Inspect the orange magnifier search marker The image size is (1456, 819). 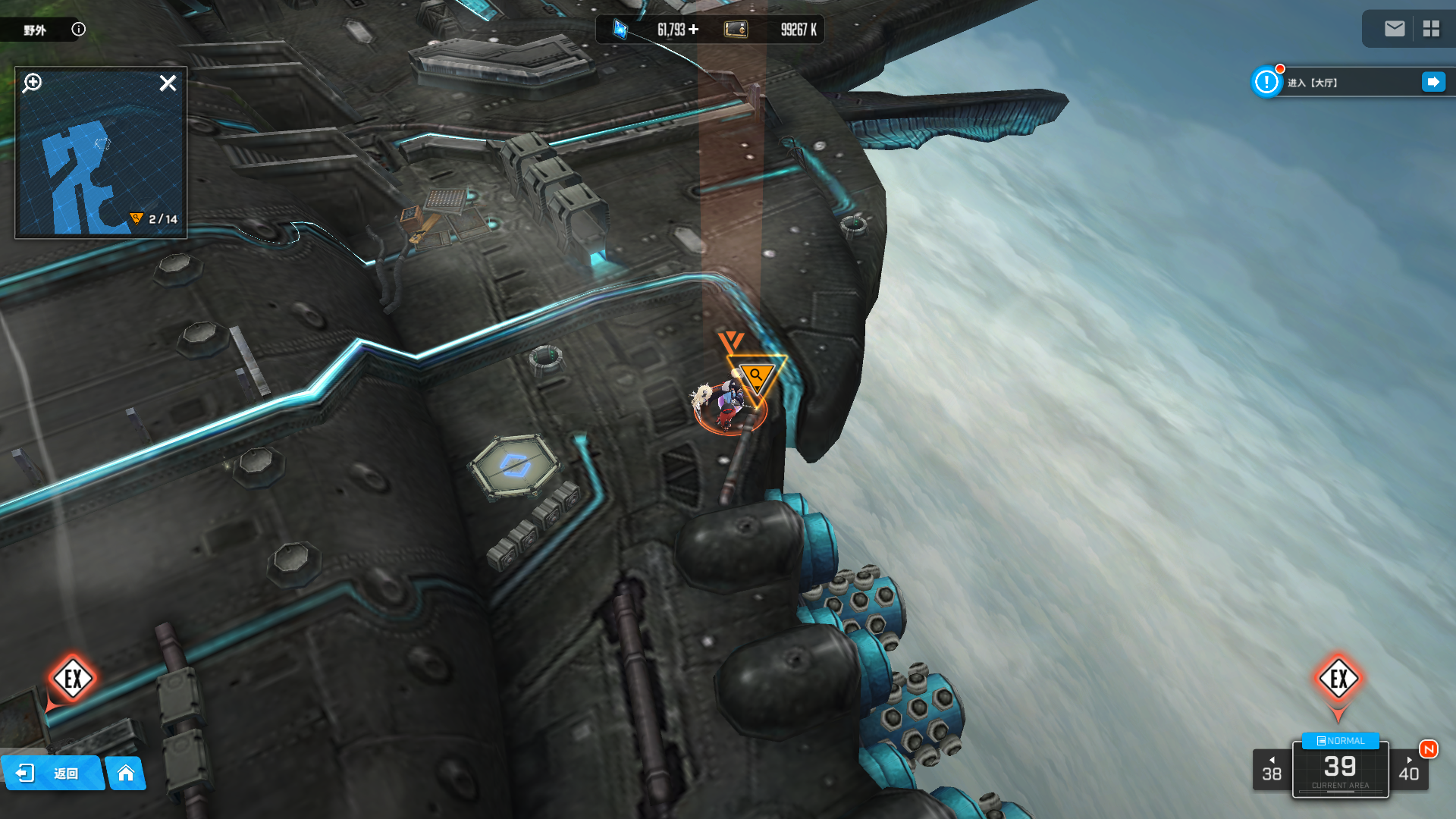coord(756,375)
